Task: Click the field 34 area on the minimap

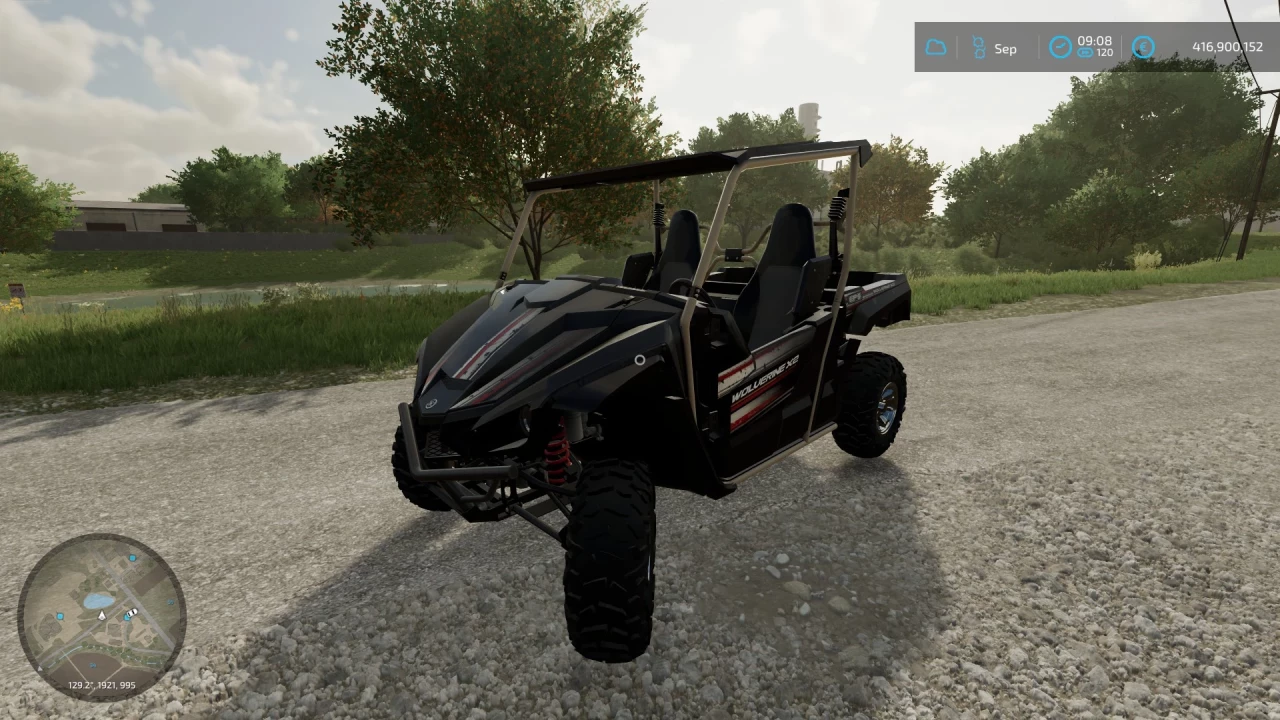Action: pyautogui.click(x=93, y=665)
